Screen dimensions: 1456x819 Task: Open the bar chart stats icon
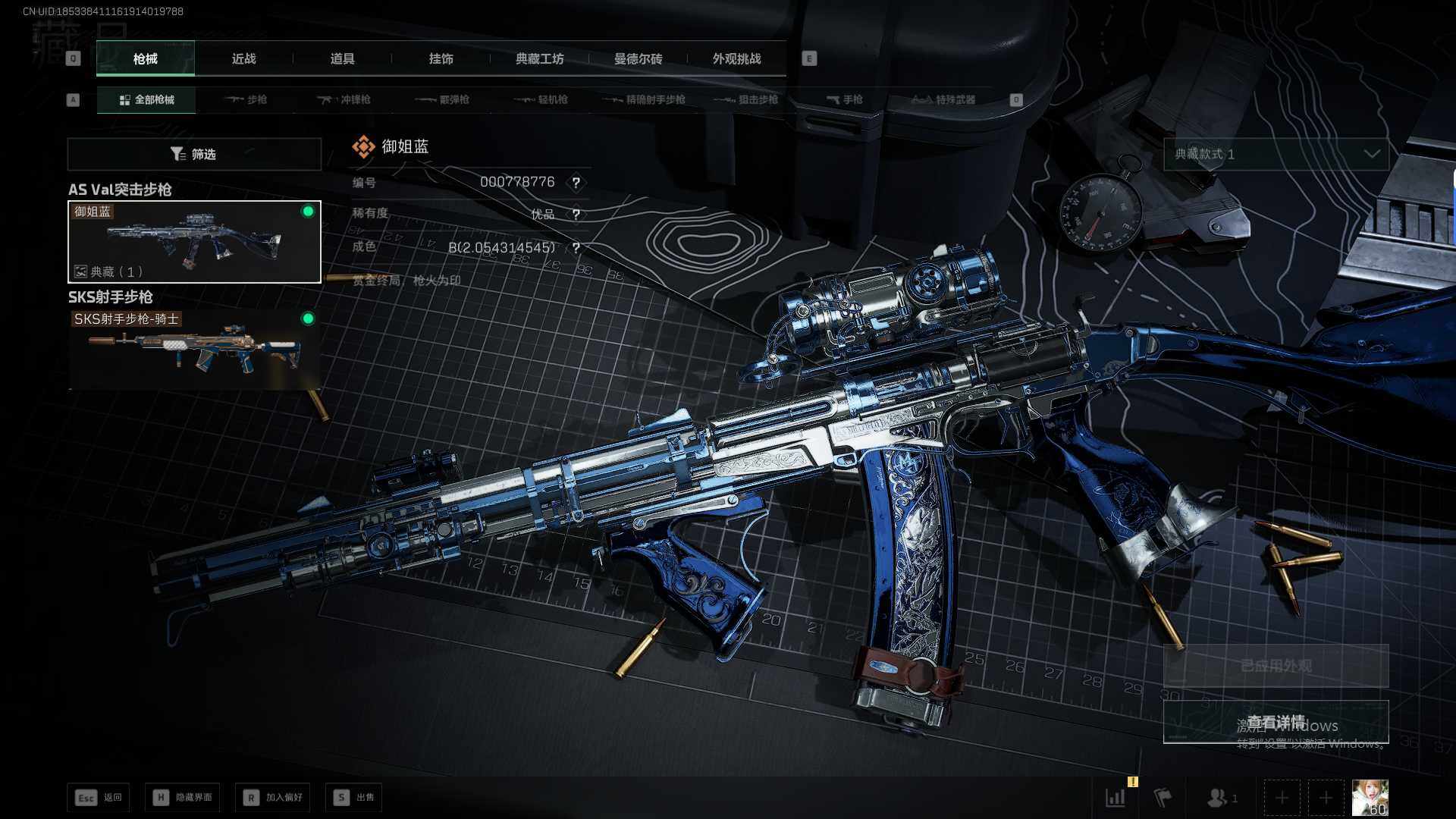pyautogui.click(x=1116, y=797)
